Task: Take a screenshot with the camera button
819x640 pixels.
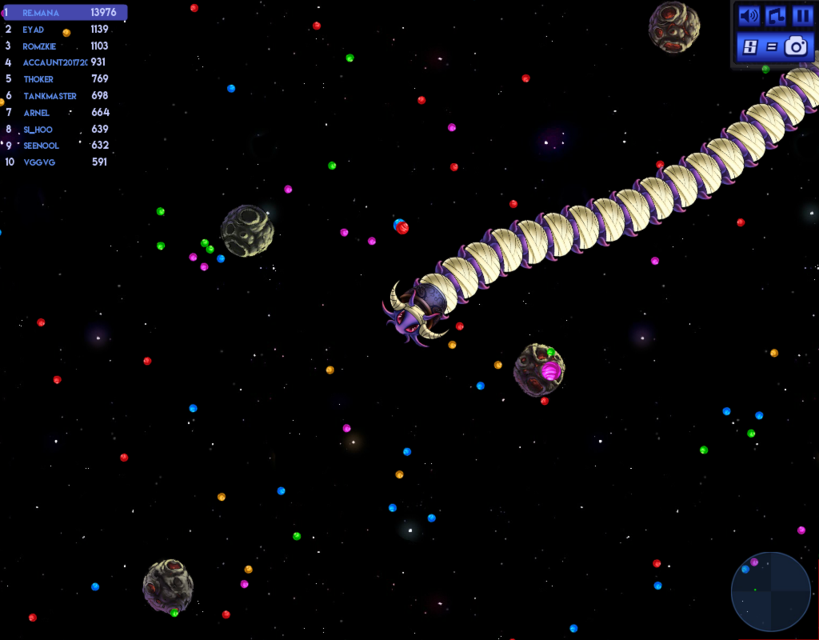Action: coord(796,46)
